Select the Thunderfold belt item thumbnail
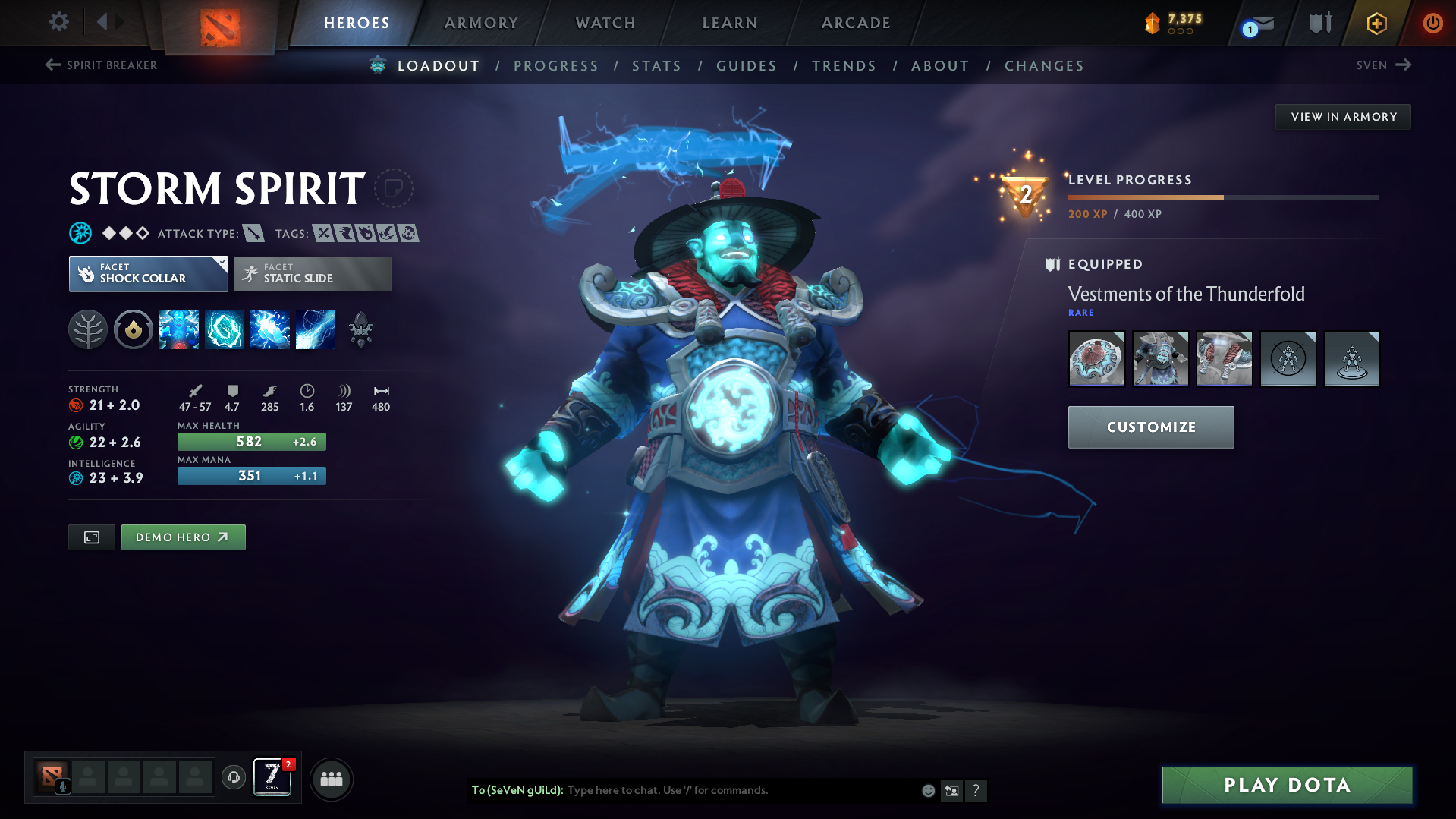Viewport: 1456px width, 819px height. [x=1224, y=358]
